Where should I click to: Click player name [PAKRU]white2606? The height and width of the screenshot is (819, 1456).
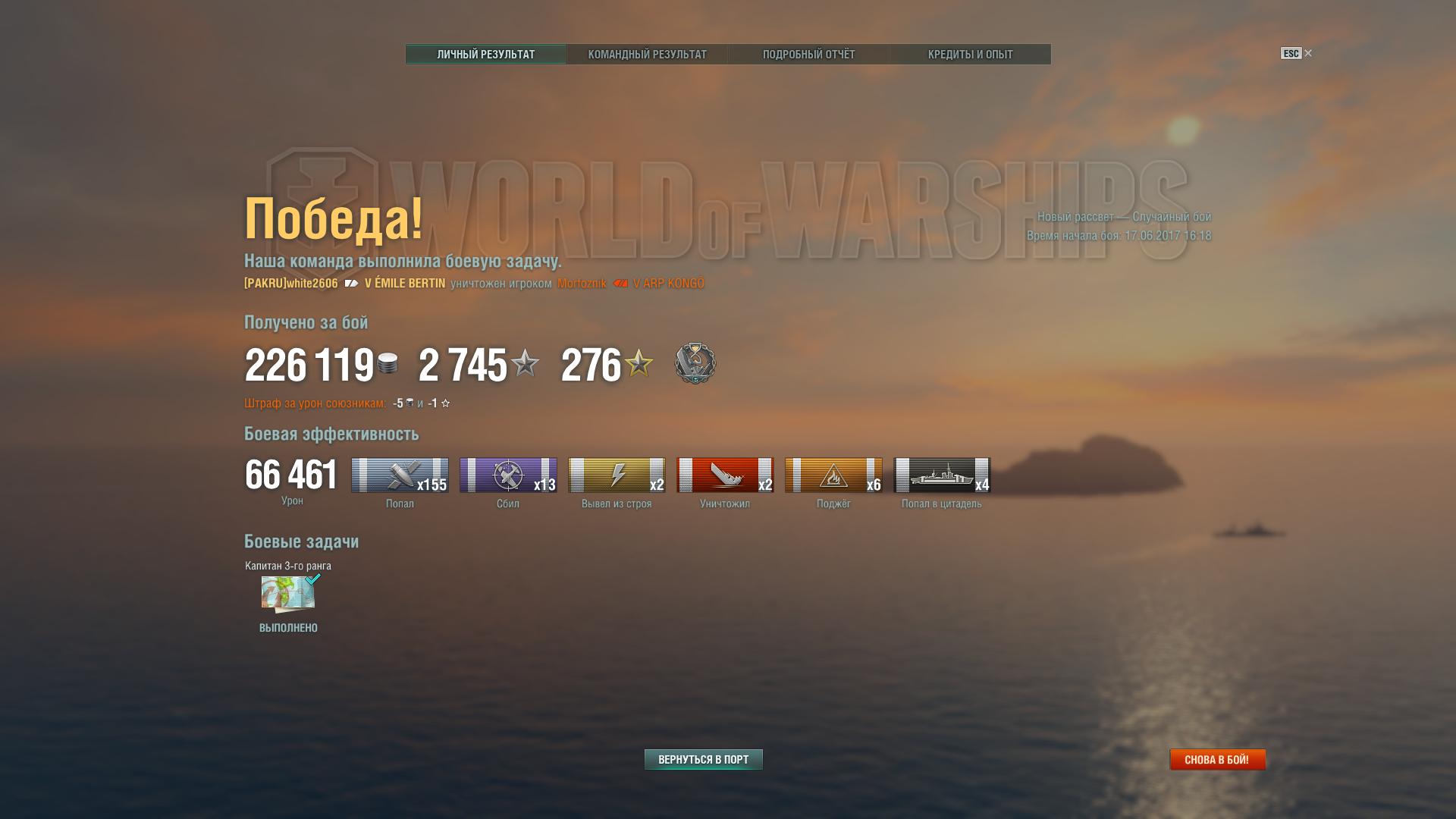coord(291,284)
